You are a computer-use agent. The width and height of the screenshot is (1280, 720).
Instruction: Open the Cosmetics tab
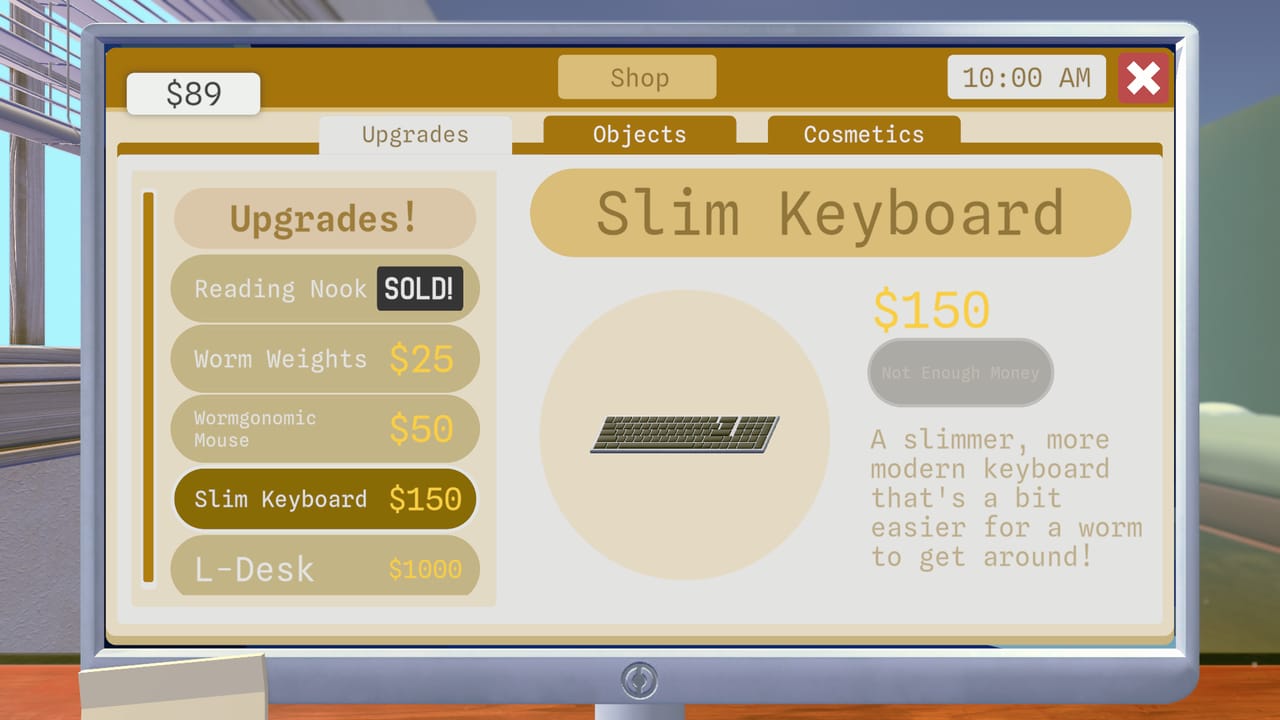coord(863,134)
